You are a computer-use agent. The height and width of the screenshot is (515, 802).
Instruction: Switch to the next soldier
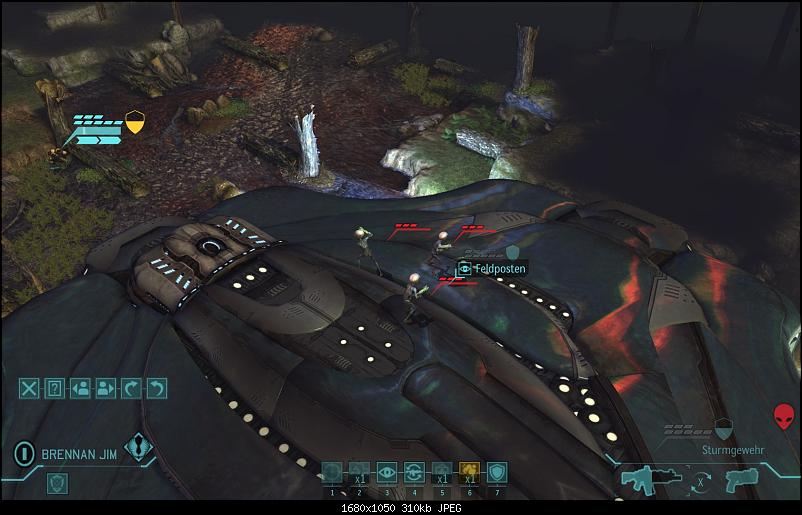(x=106, y=389)
